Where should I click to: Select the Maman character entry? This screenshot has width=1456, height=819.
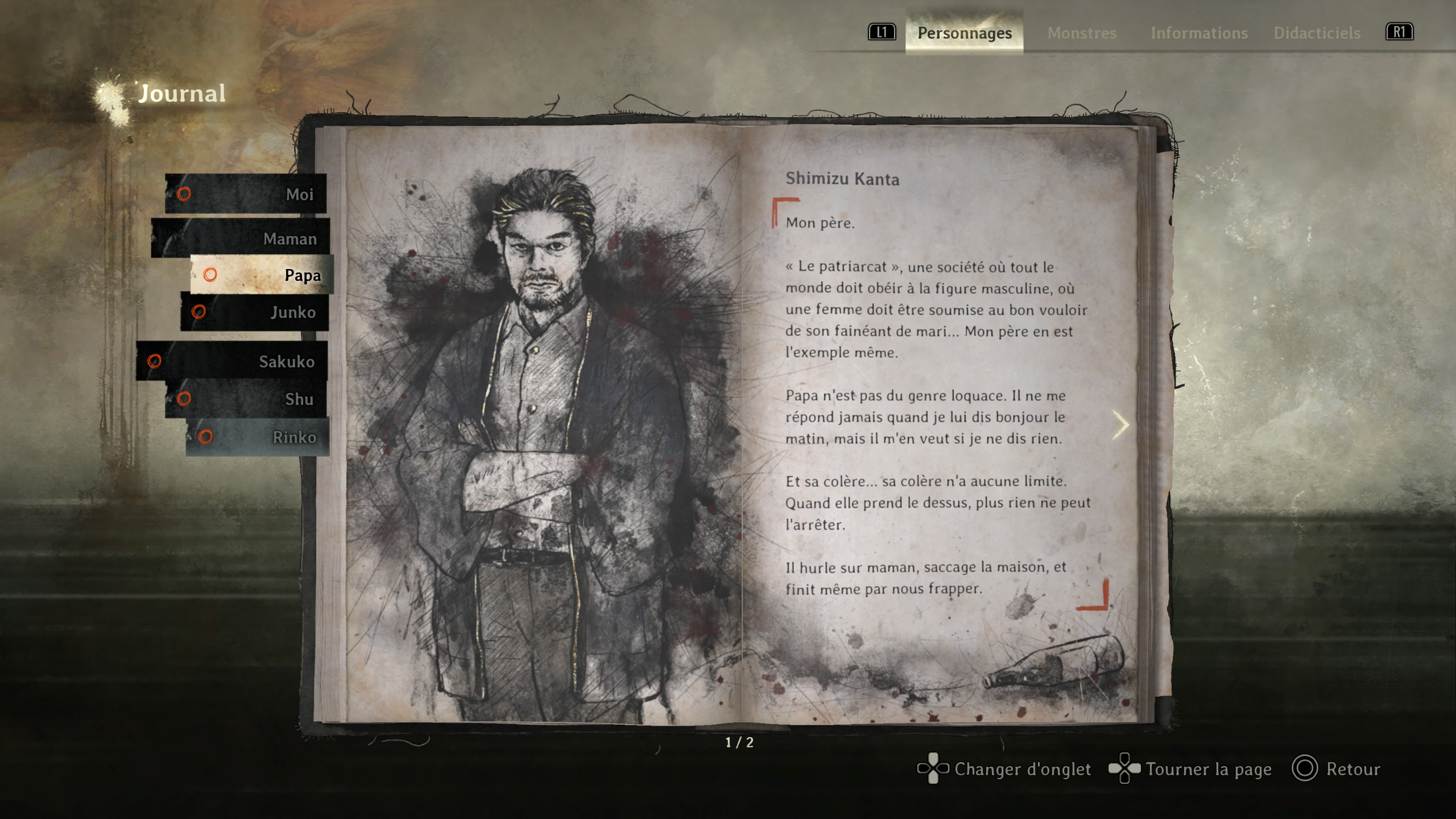241,238
